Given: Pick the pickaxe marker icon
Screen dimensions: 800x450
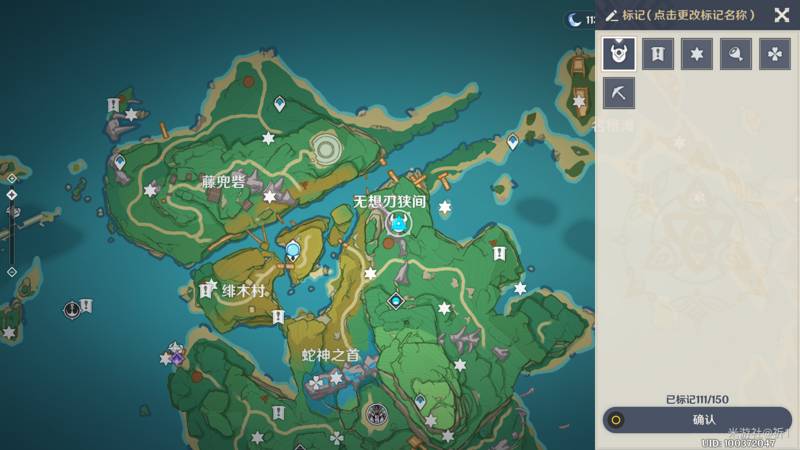Looking at the screenshot, I should pos(619,93).
